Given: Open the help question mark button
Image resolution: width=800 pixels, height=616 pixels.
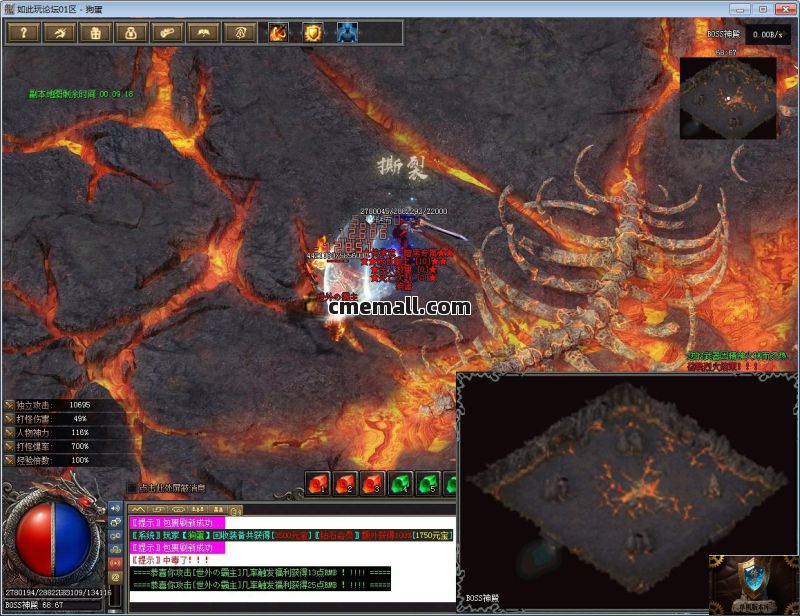Looking at the screenshot, I should point(23,33).
